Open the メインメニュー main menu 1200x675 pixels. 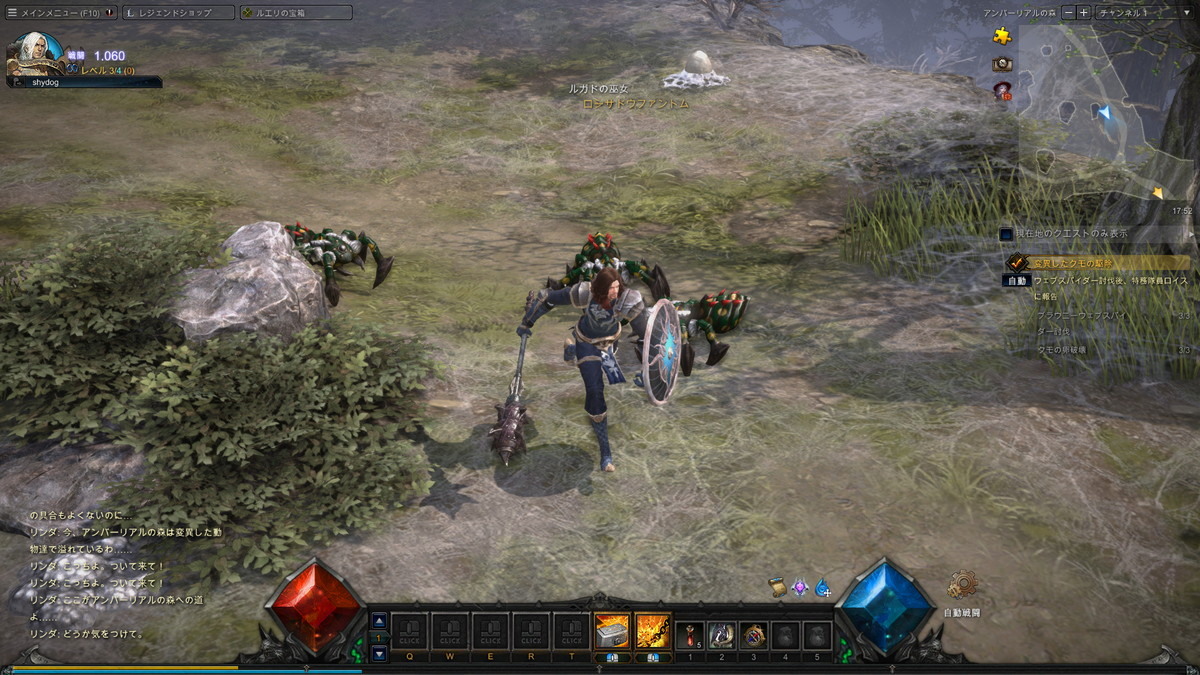coord(60,13)
